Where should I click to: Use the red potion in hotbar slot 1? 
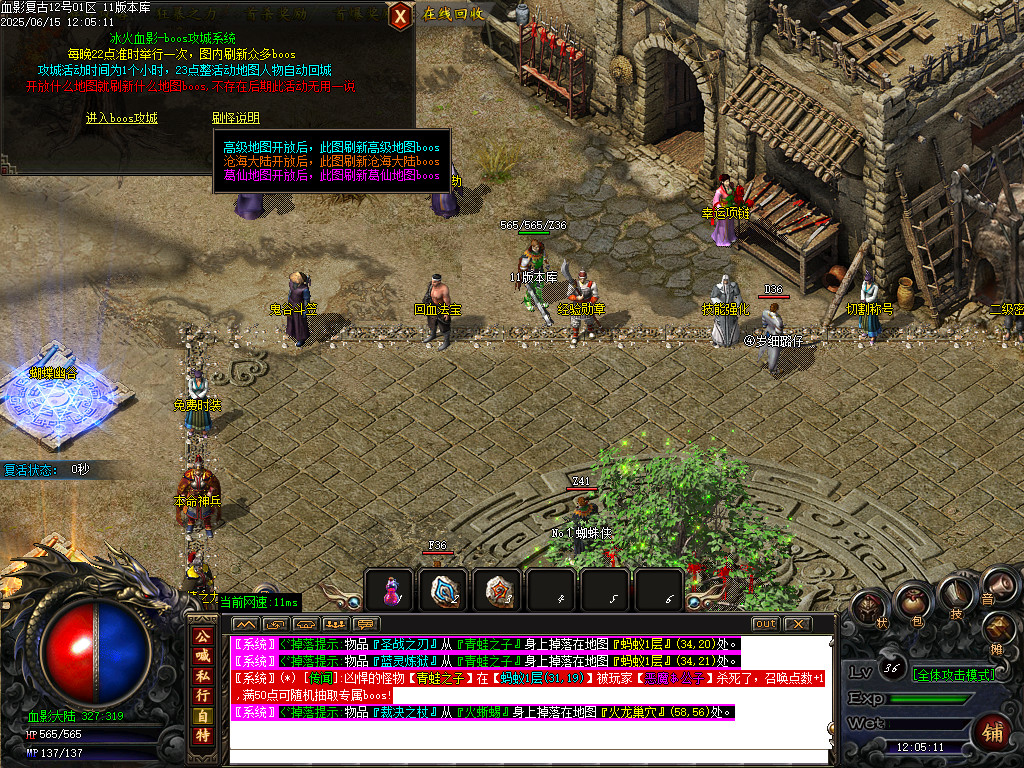(x=389, y=589)
